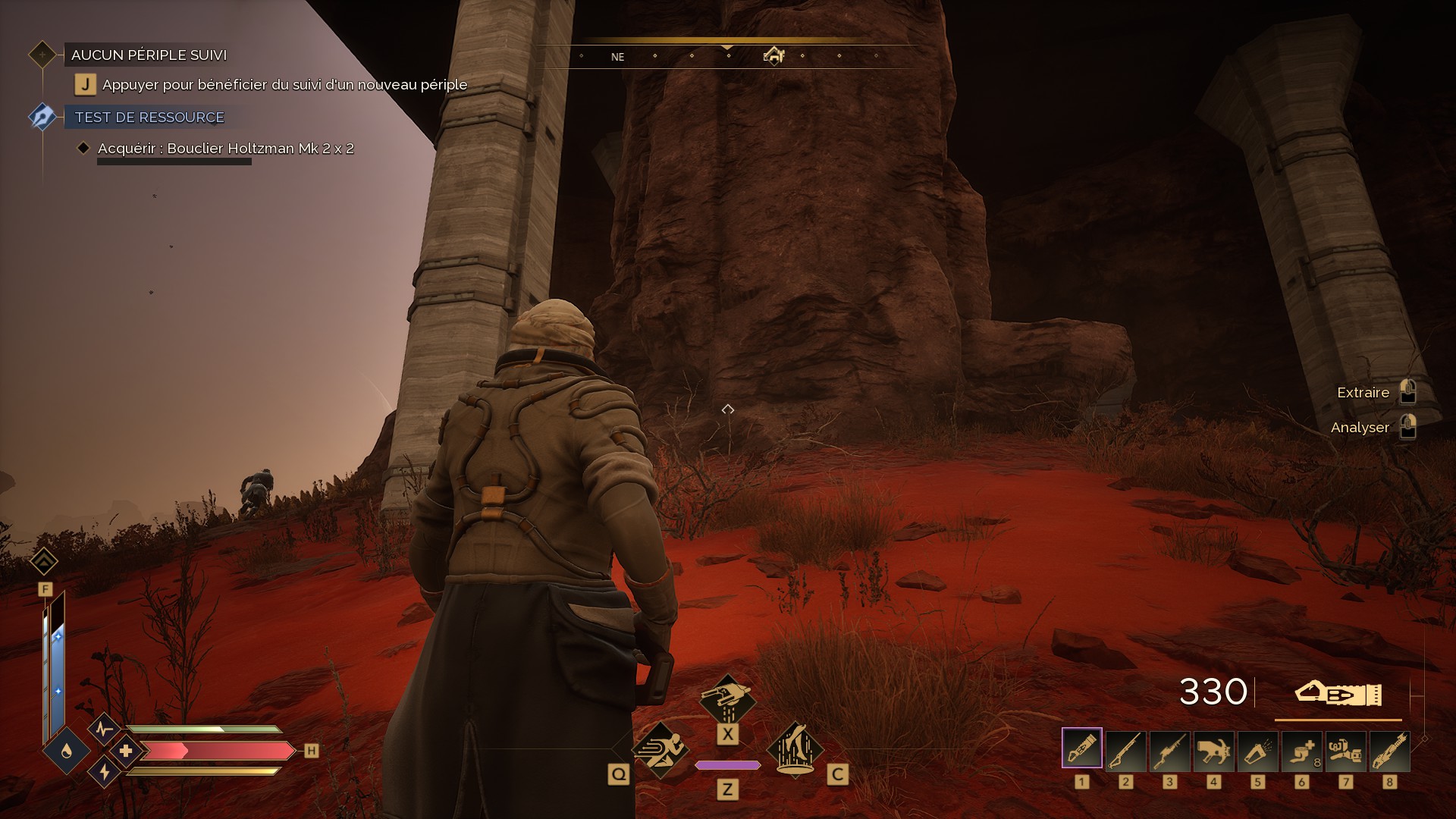The height and width of the screenshot is (819, 1456).
Task: Select the house marker on the compass
Action: 773,55
